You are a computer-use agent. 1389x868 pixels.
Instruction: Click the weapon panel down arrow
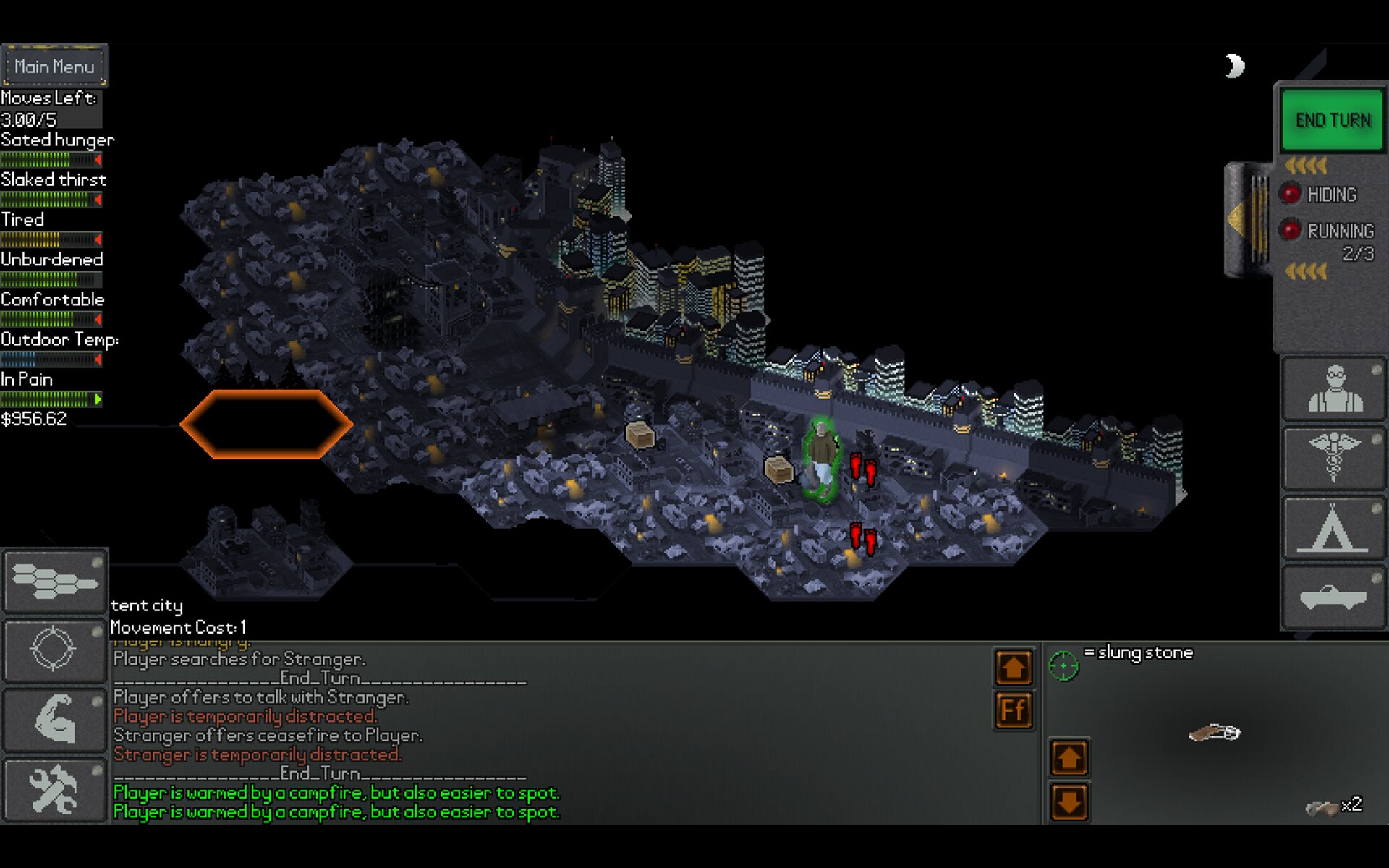[x=1069, y=801]
